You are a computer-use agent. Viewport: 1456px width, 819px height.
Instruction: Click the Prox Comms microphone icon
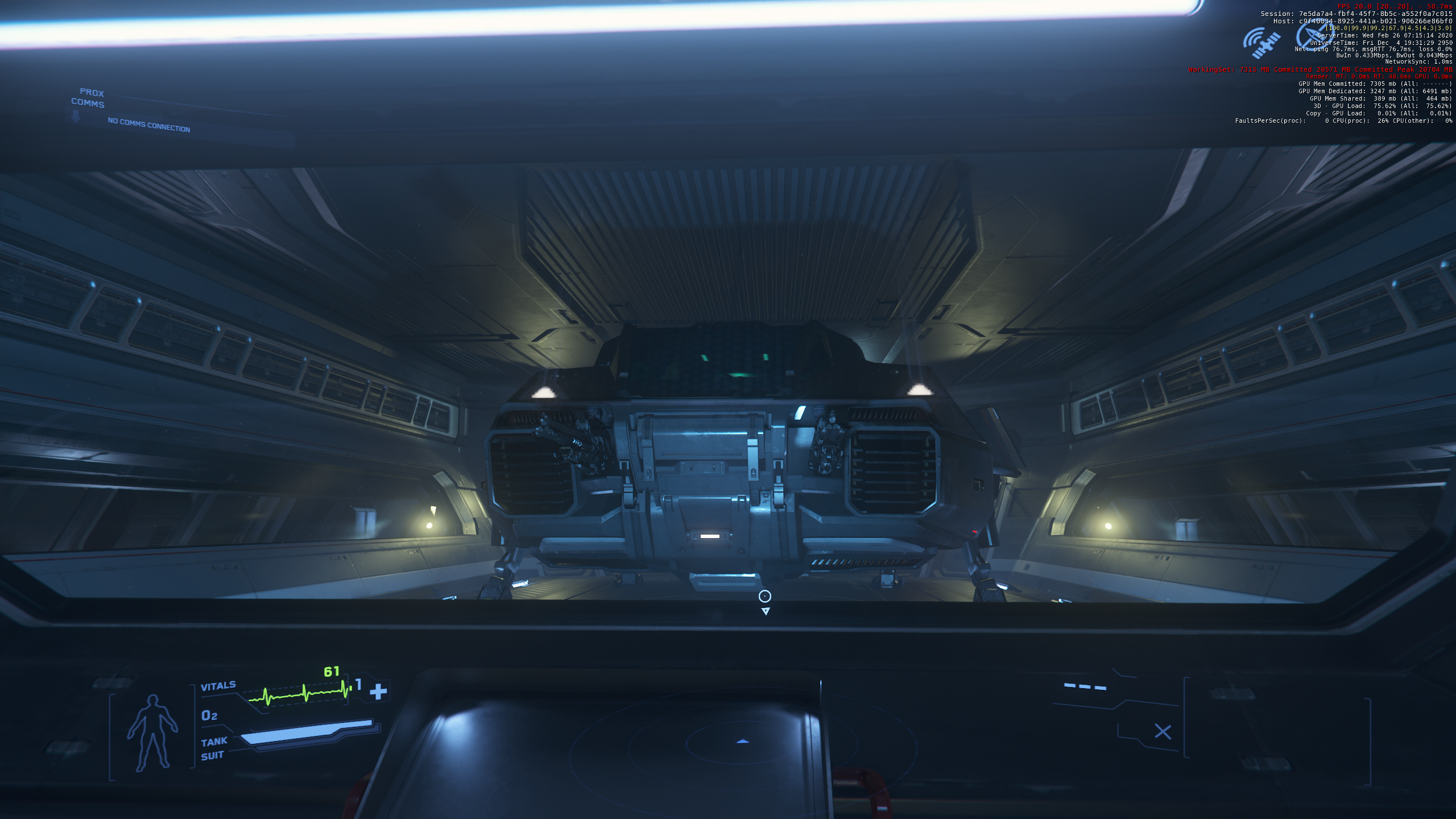(x=76, y=116)
